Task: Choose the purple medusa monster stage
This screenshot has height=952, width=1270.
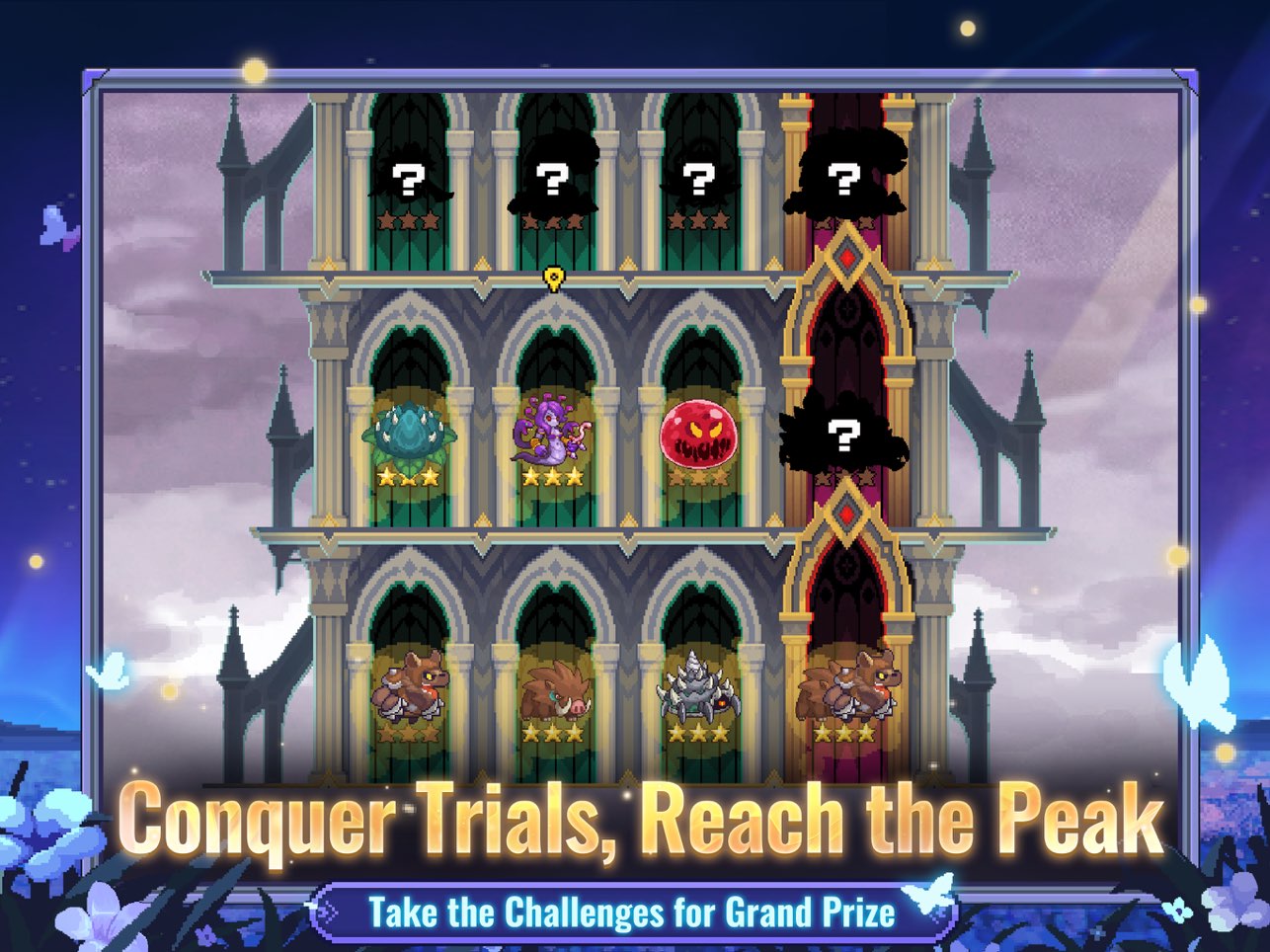Action: click(x=552, y=436)
